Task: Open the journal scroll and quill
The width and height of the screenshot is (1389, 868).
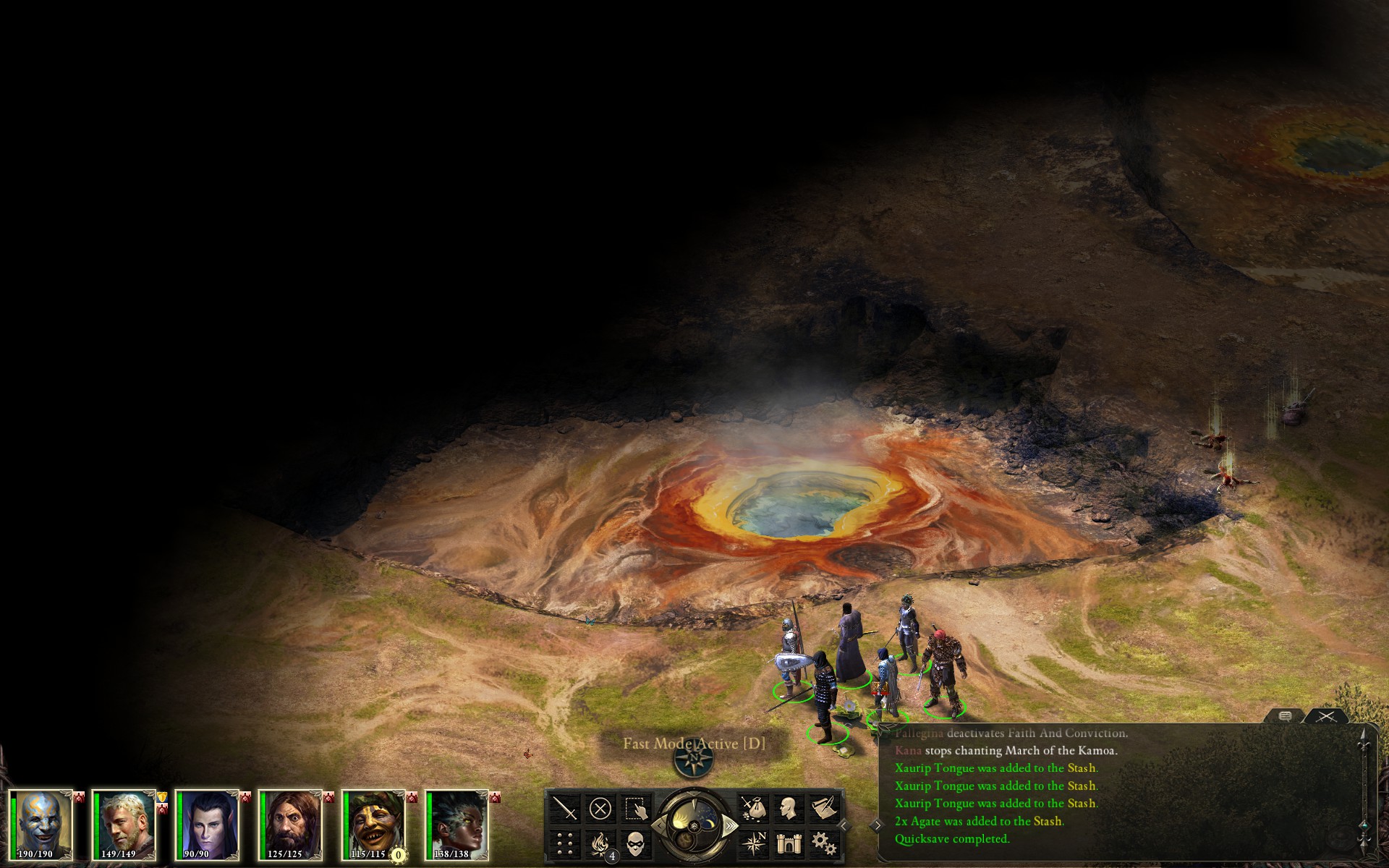Action: tap(823, 807)
